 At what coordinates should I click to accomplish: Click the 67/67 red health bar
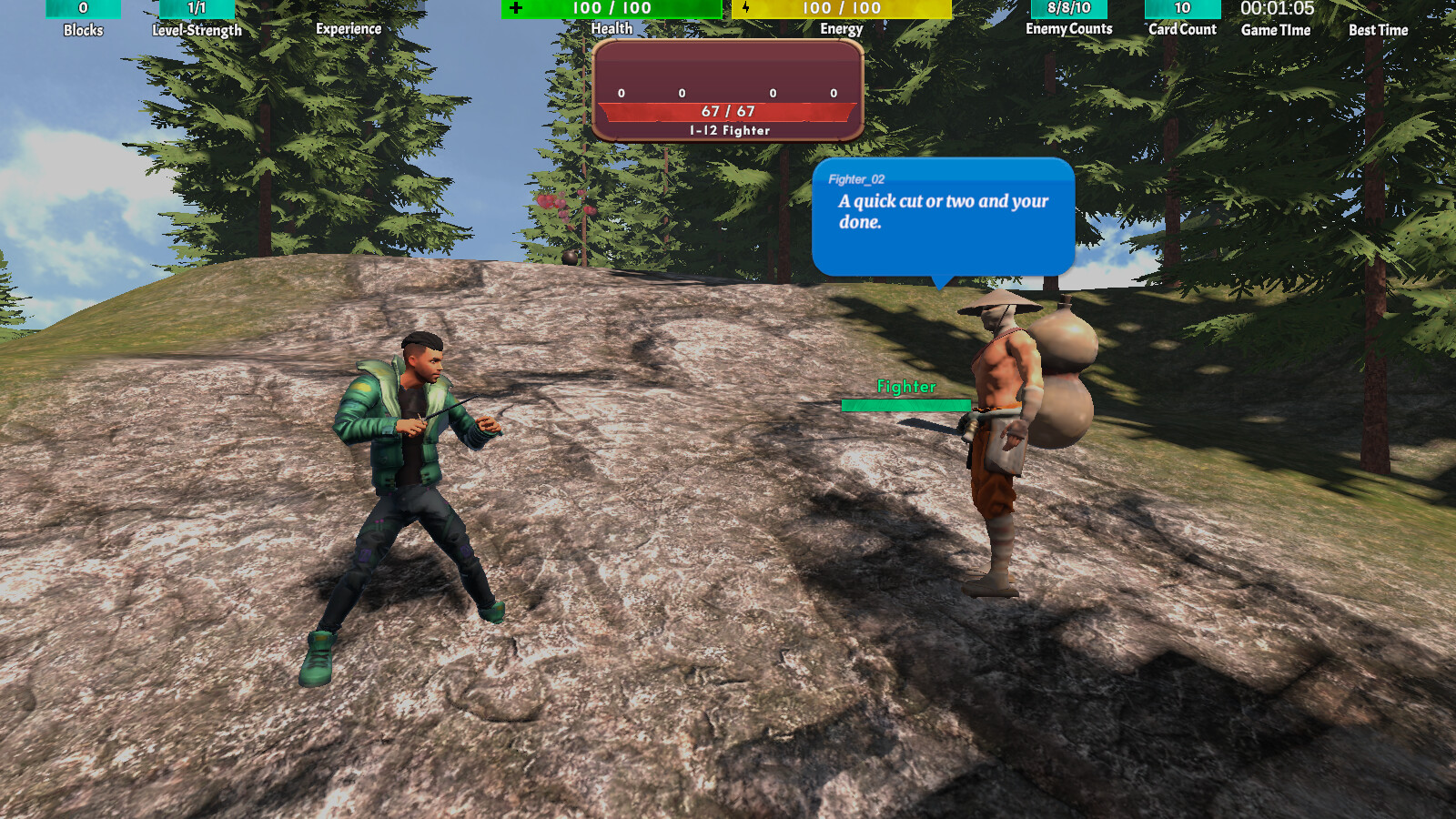(x=726, y=113)
